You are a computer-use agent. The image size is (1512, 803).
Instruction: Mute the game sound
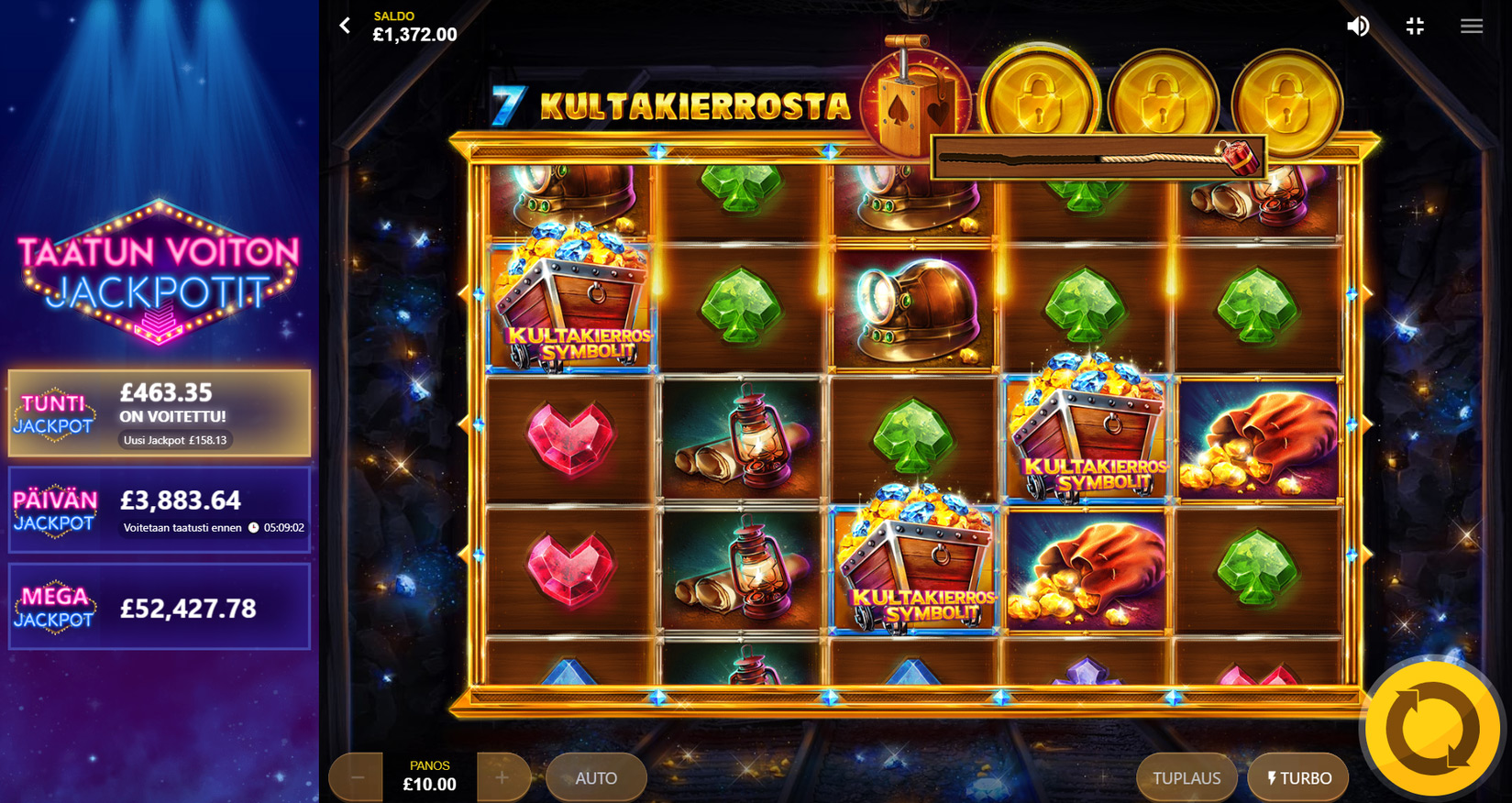1360,26
